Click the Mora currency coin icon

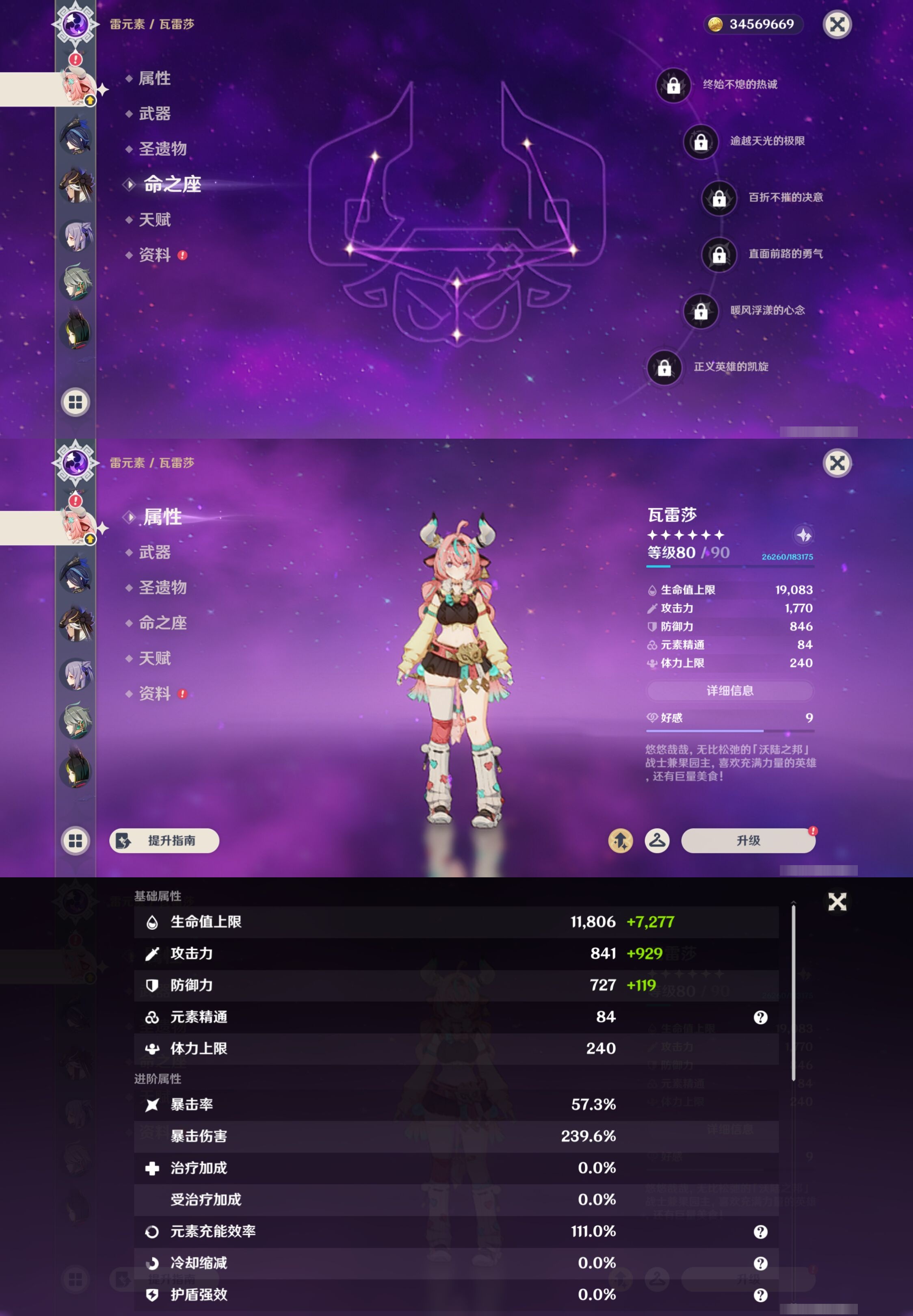[716, 24]
